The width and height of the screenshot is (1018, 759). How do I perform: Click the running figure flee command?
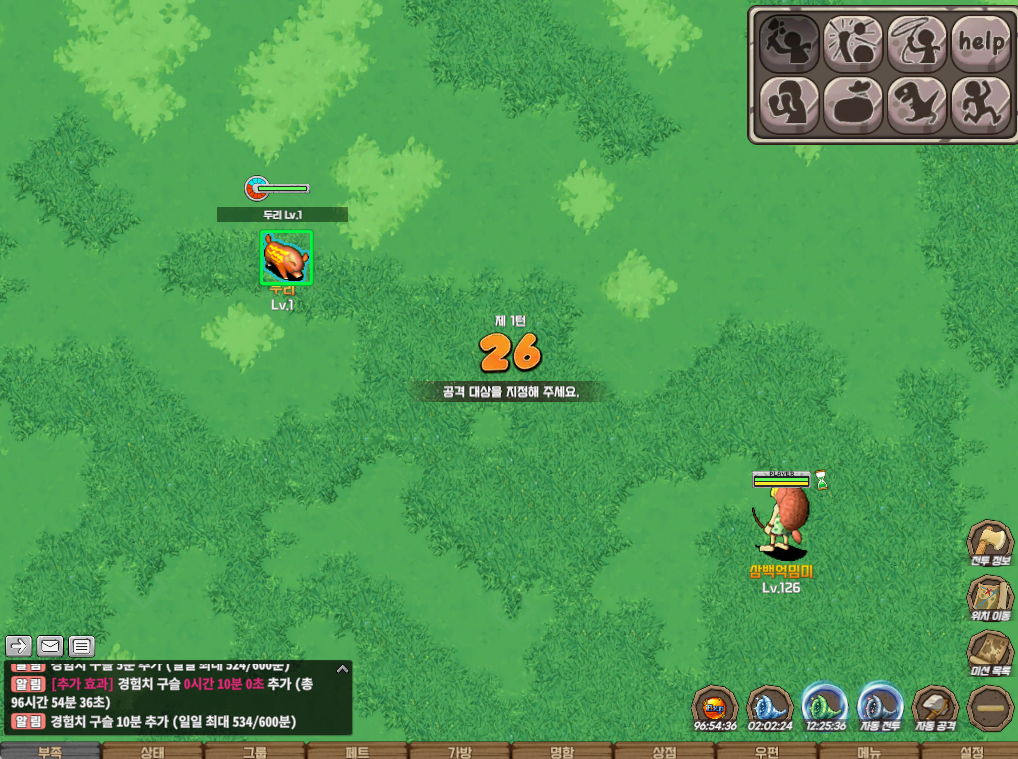click(981, 105)
